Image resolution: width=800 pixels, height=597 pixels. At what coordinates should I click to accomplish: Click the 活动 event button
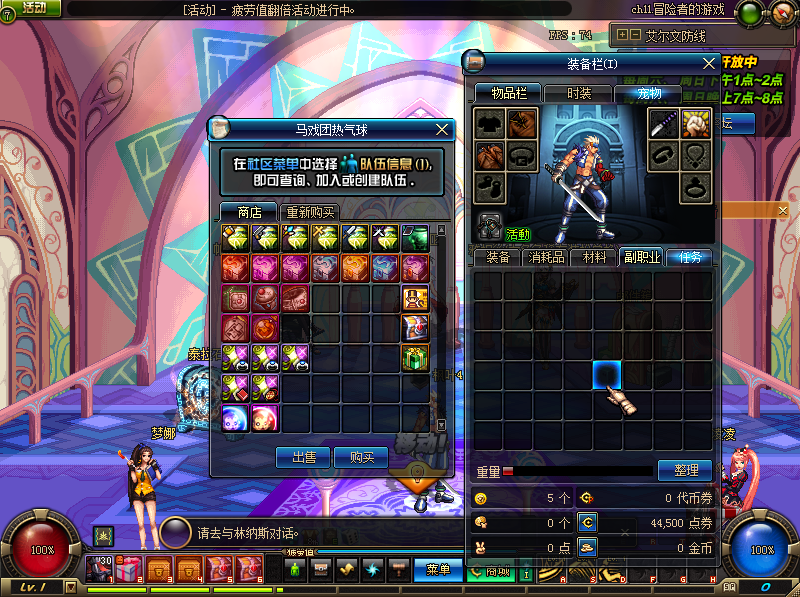coord(34,8)
